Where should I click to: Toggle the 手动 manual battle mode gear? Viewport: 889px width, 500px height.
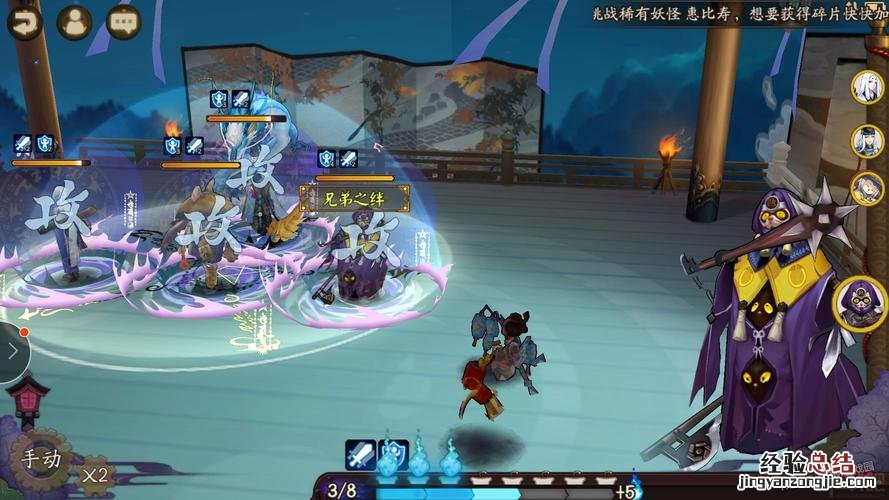[42, 460]
